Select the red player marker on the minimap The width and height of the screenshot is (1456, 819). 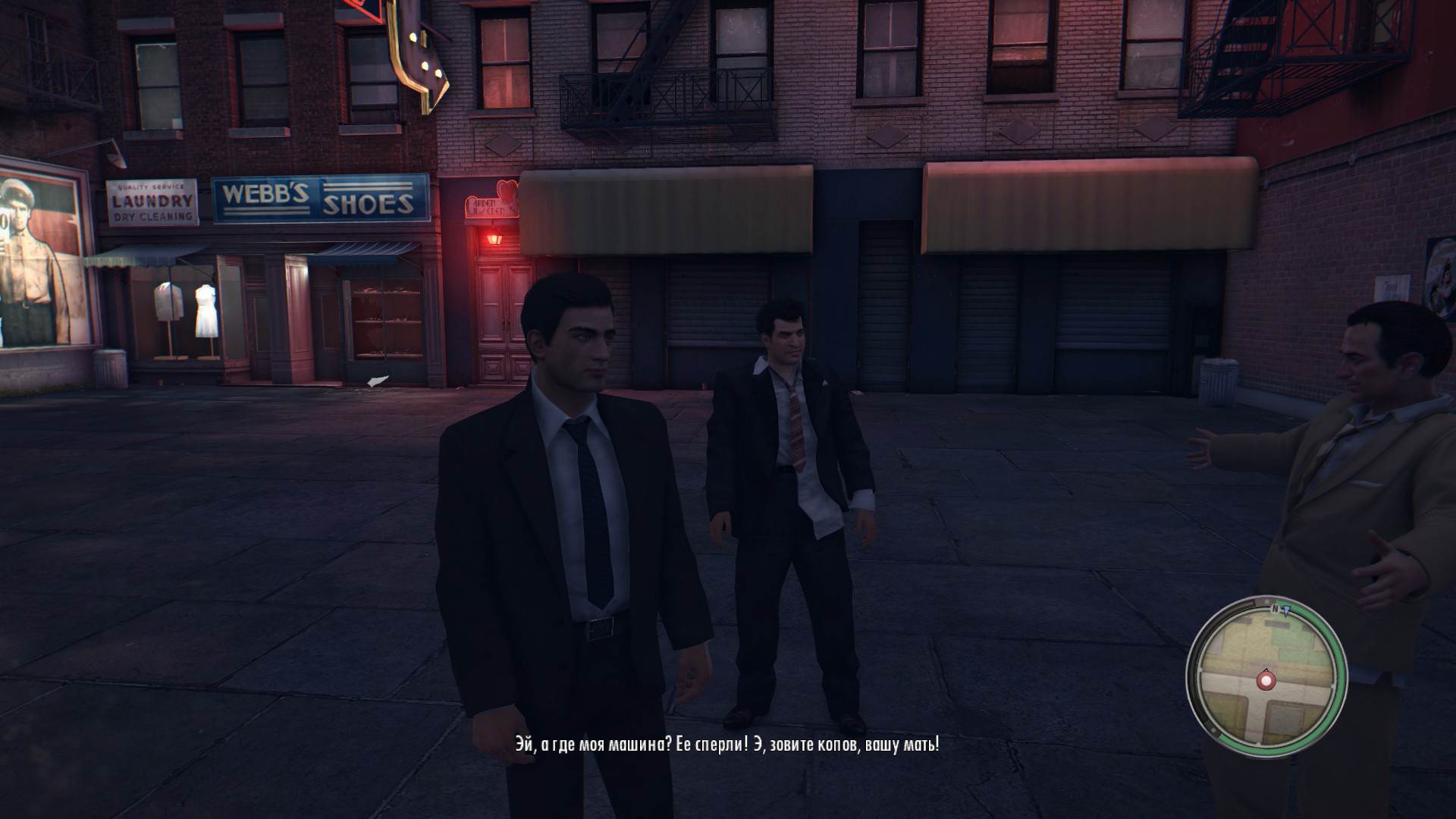(1265, 680)
